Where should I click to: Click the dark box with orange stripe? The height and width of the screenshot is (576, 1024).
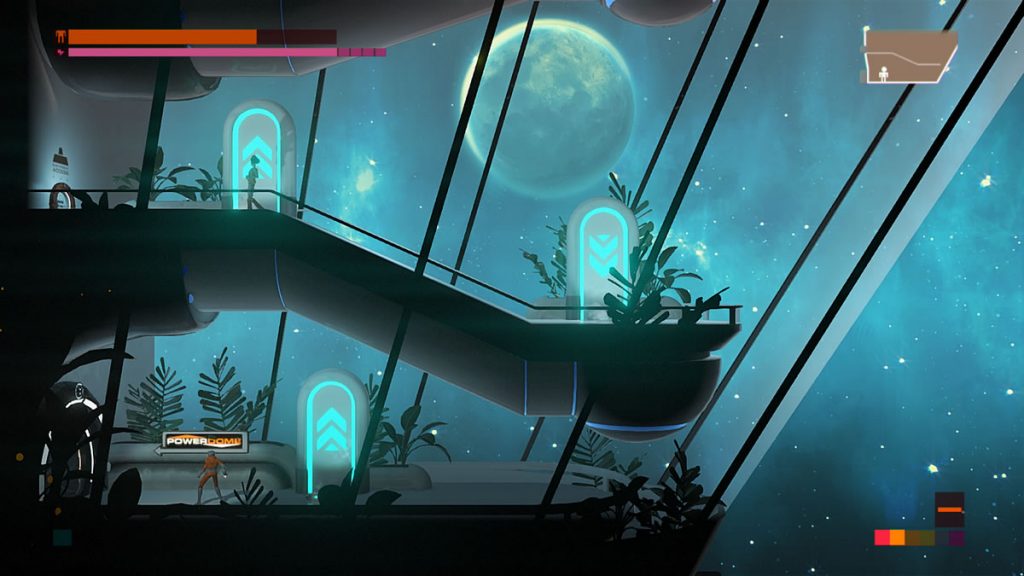[950, 510]
